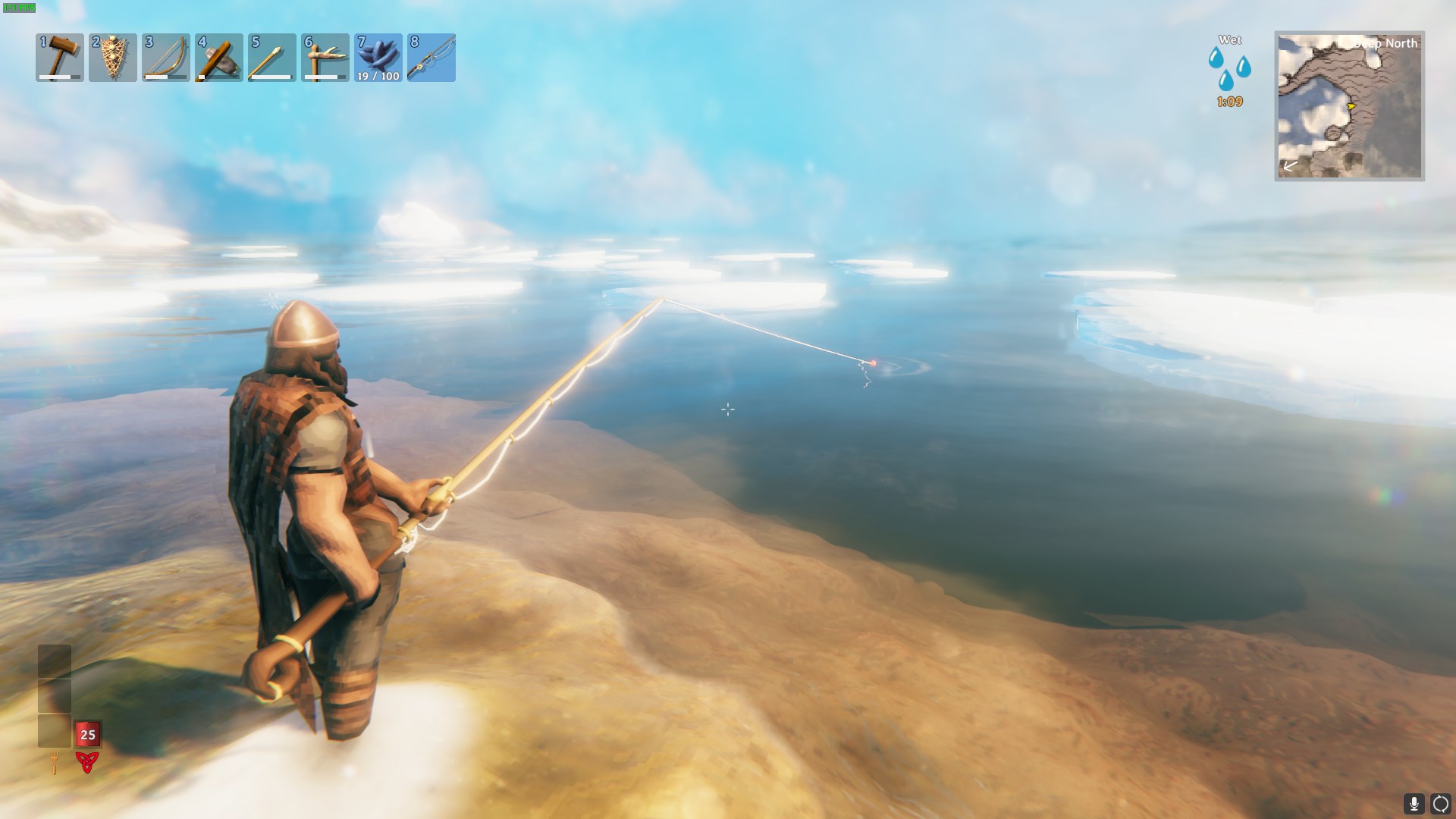
Task: Open the Deep North minimap
Action: [x=1349, y=106]
